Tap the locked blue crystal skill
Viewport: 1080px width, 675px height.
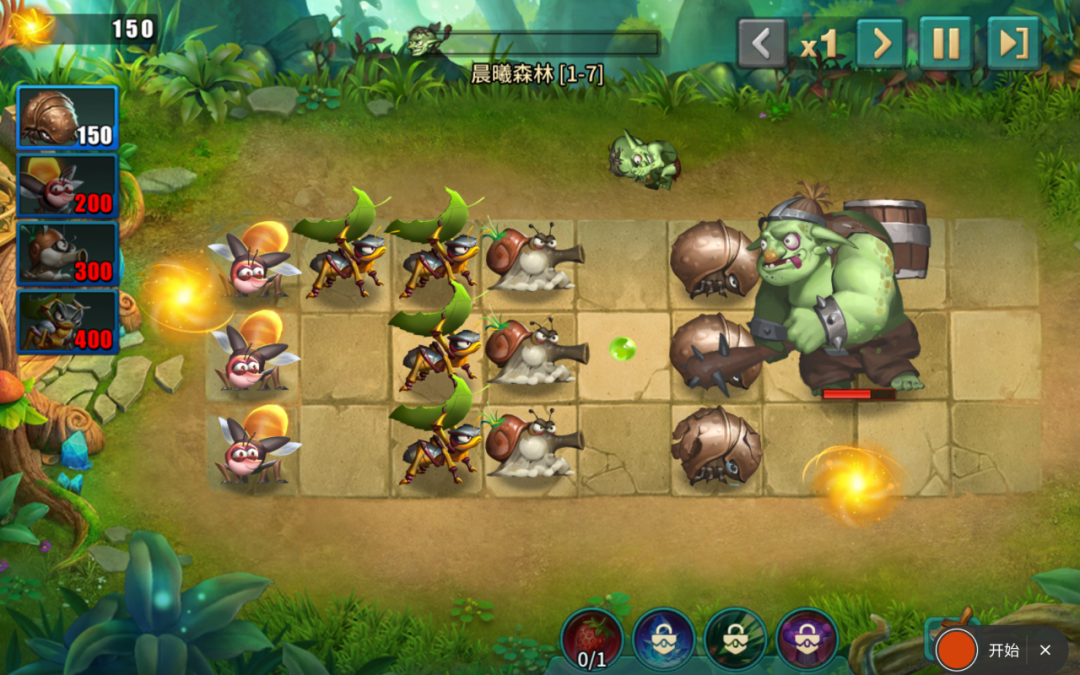tap(664, 639)
